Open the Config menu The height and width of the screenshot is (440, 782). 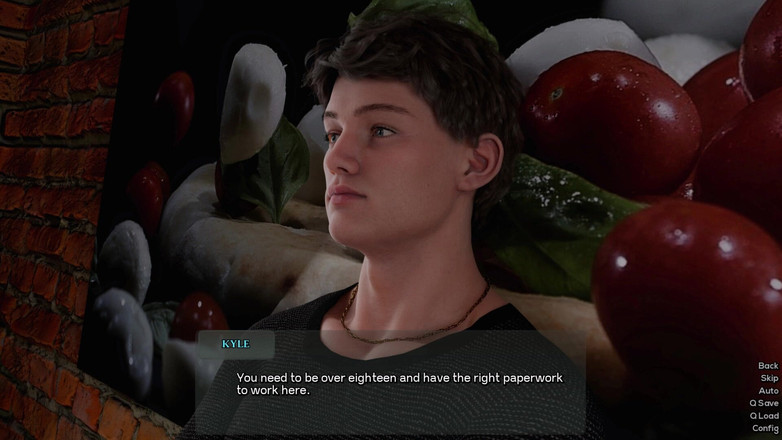(765, 428)
